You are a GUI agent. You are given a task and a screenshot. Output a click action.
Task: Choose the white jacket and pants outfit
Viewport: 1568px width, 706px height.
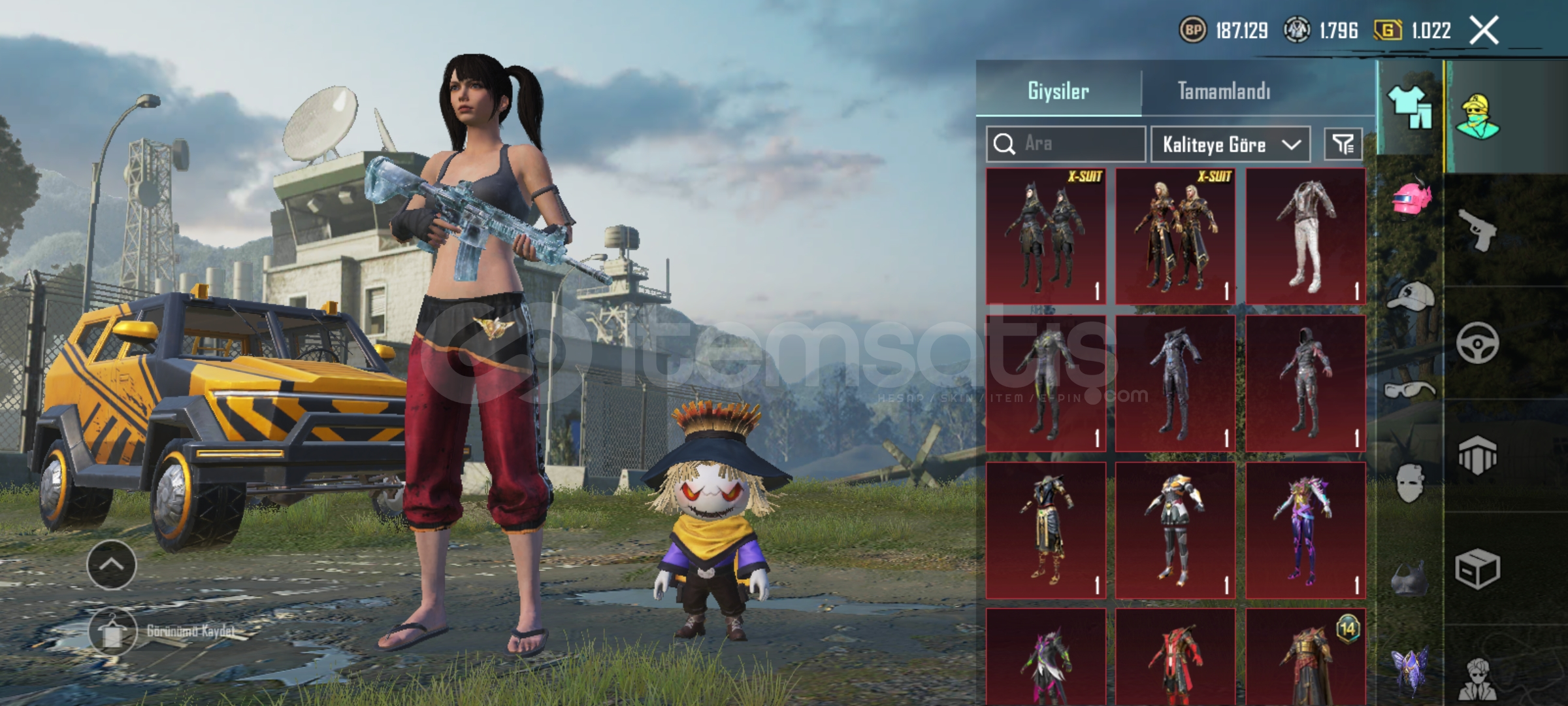[x=1305, y=236]
